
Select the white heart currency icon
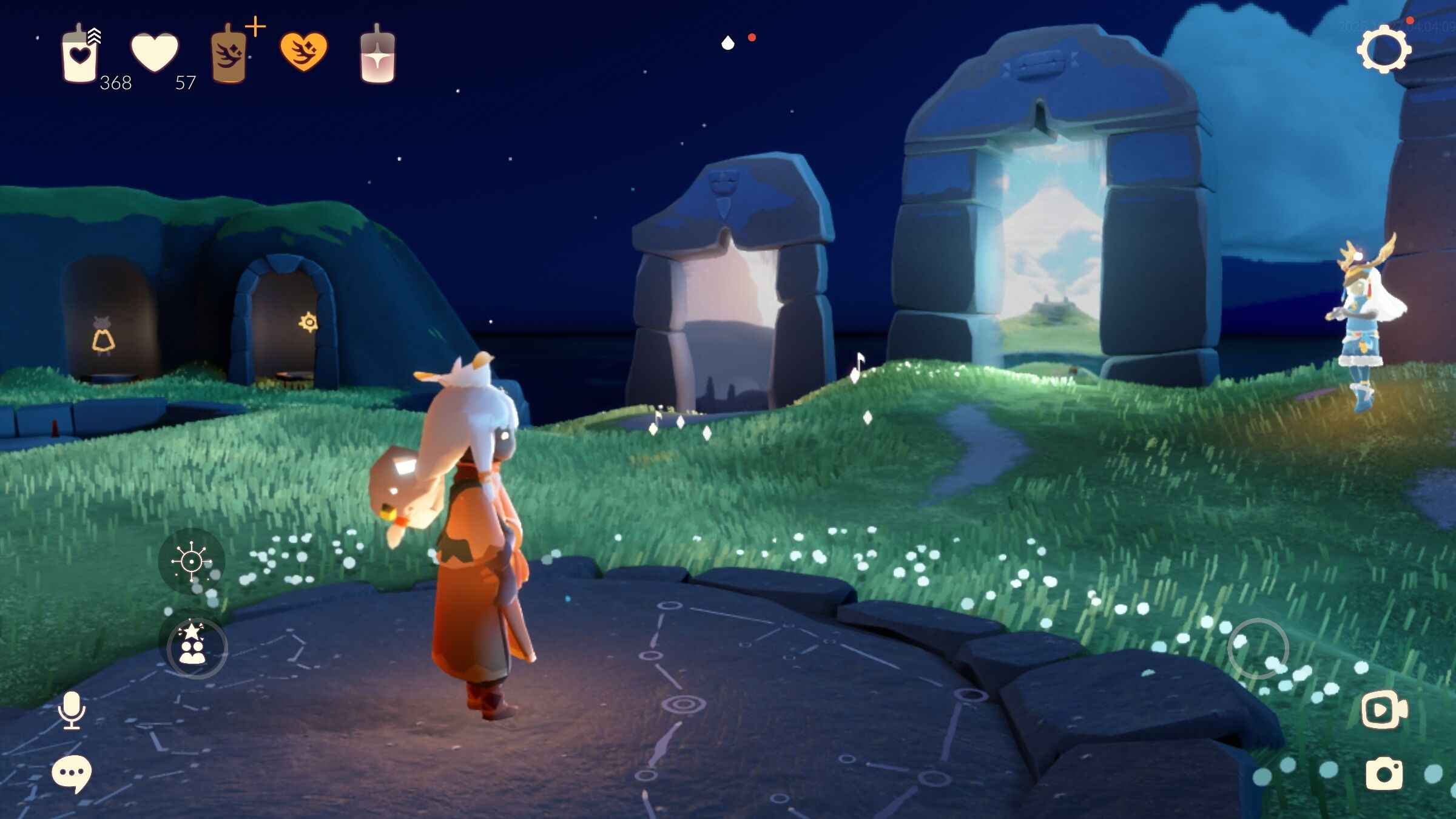coord(155,52)
